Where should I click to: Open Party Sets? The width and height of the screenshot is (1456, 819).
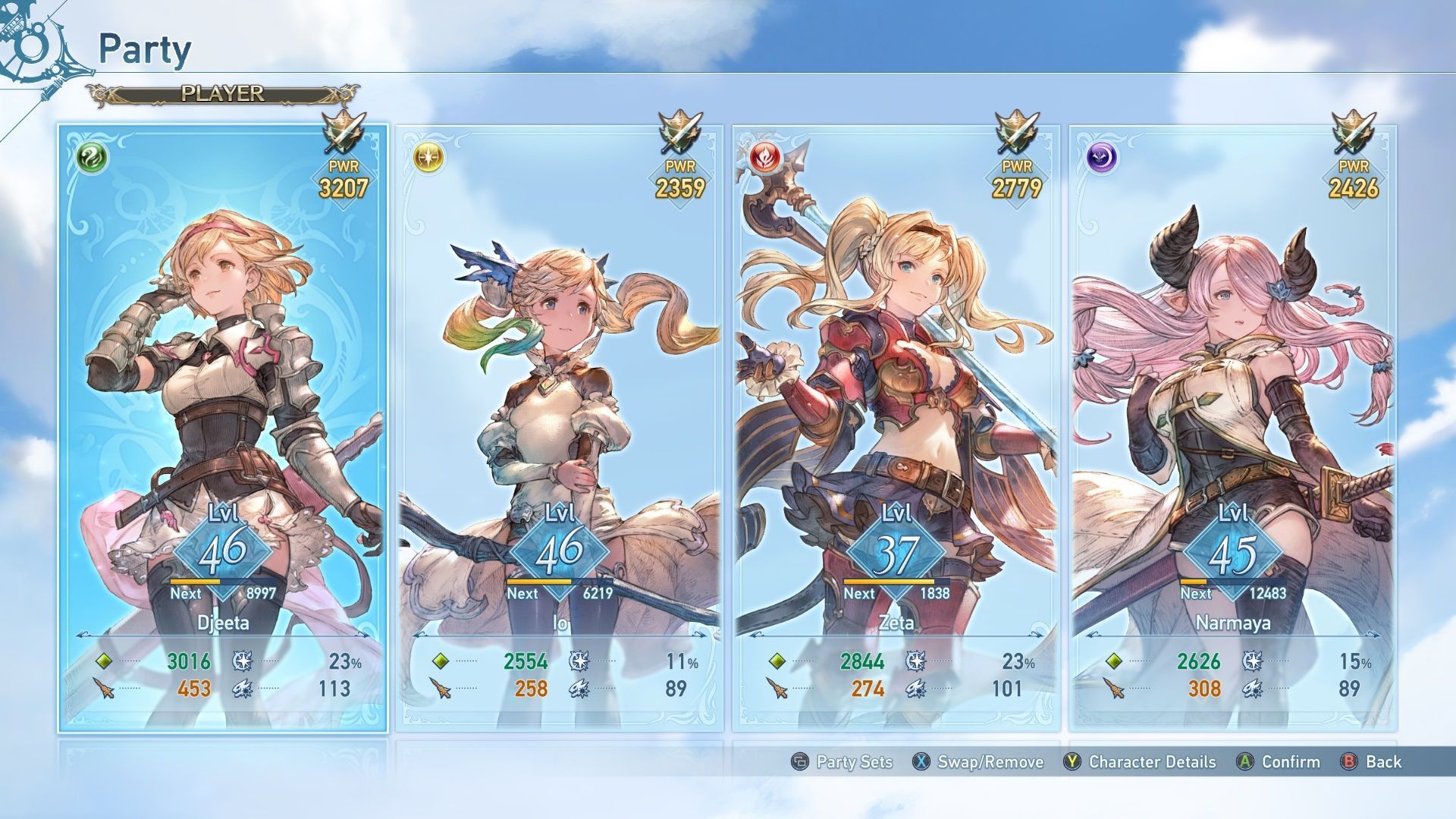(x=842, y=762)
